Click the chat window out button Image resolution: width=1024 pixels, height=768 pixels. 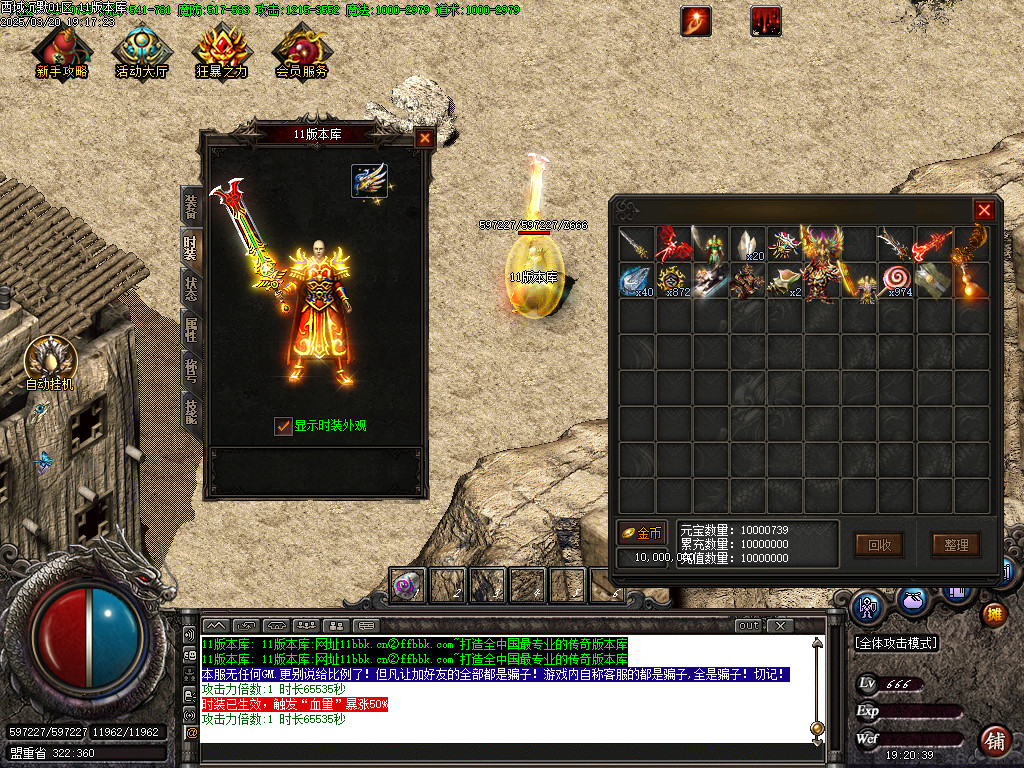(x=749, y=626)
